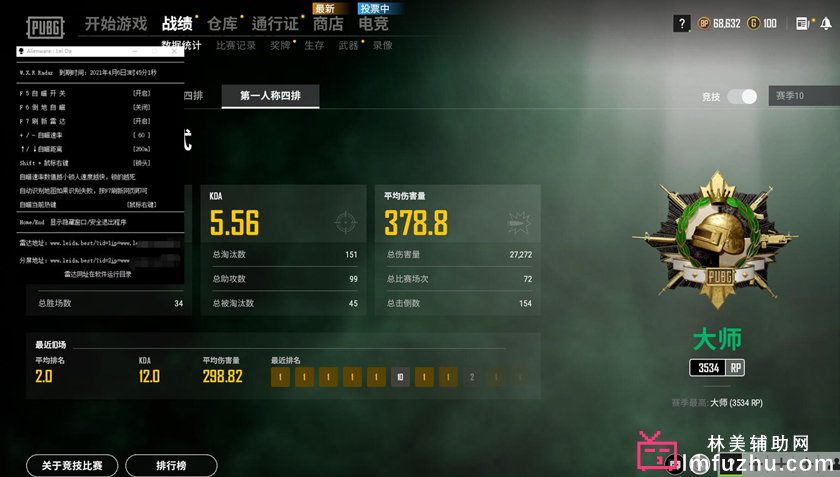Switch to the 比赛记录 sub-tab
The image size is (840, 477).
point(236,45)
